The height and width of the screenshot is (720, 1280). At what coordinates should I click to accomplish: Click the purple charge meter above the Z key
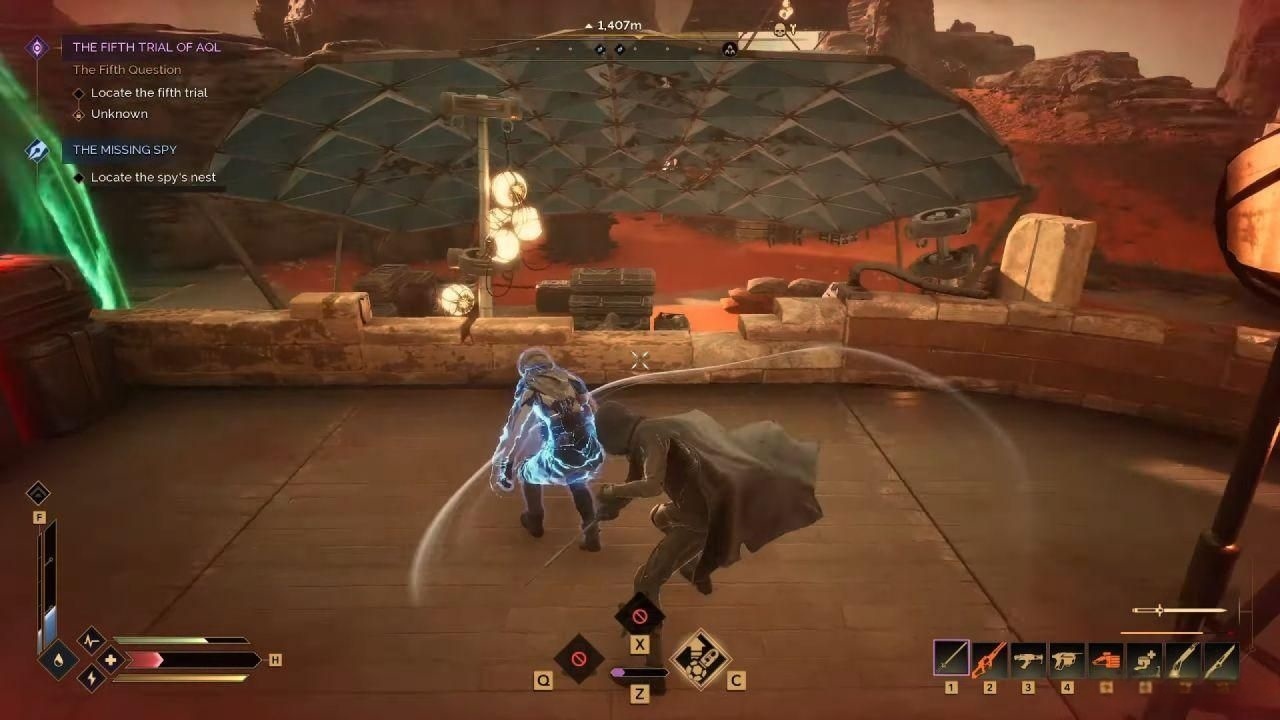641,673
